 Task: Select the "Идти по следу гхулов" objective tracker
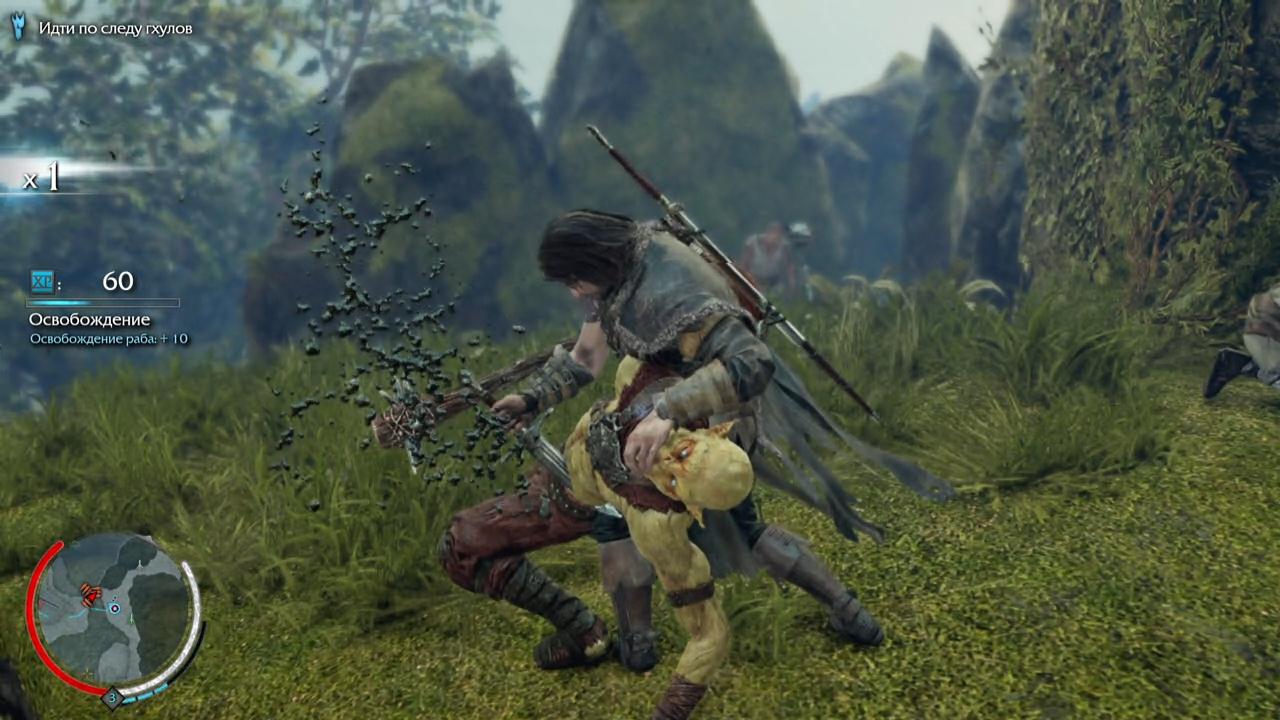pos(115,28)
